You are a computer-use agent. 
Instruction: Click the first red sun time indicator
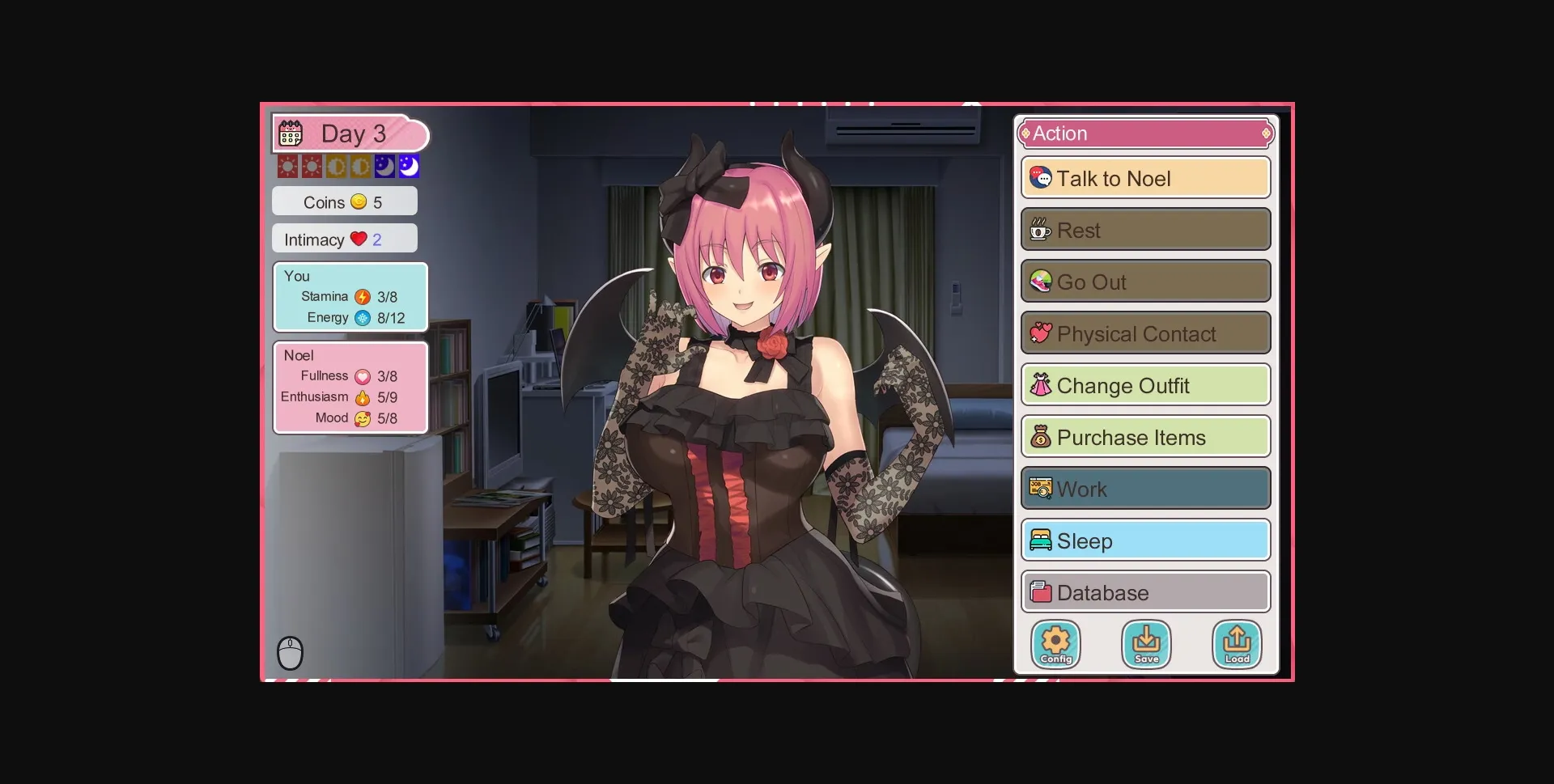(x=288, y=165)
